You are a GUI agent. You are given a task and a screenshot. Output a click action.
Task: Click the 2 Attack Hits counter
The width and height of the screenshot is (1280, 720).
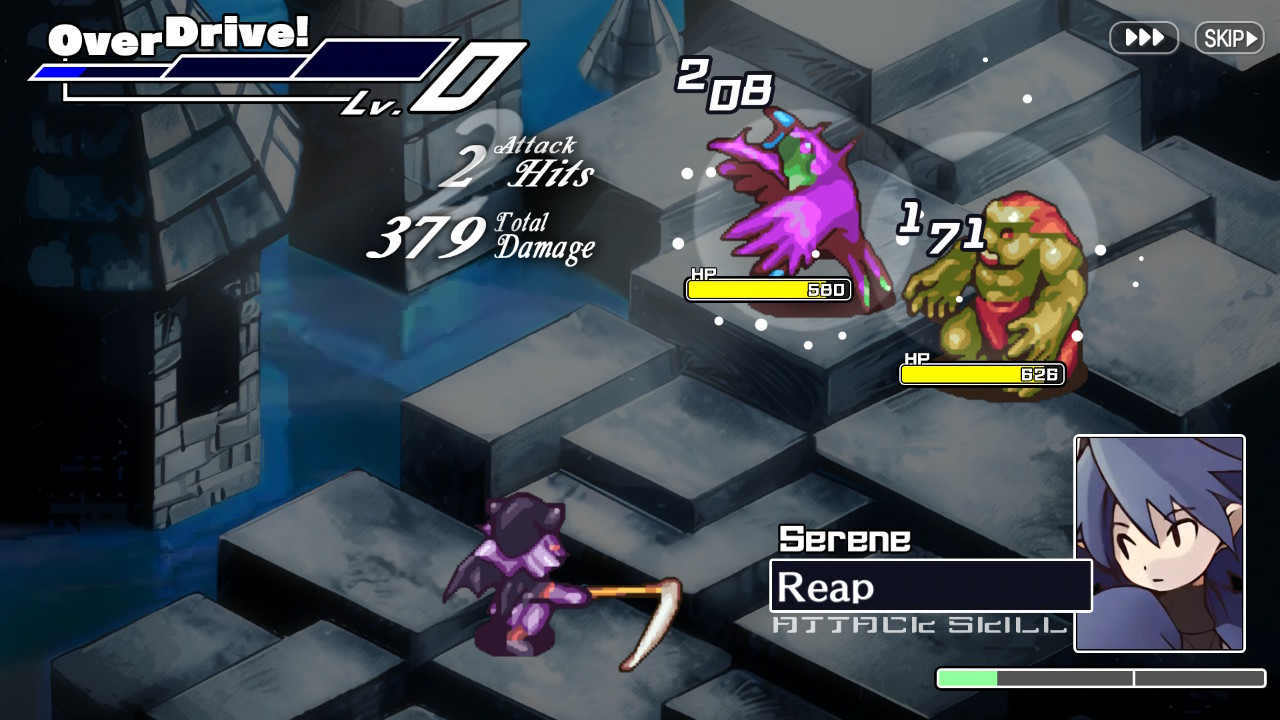[515, 160]
